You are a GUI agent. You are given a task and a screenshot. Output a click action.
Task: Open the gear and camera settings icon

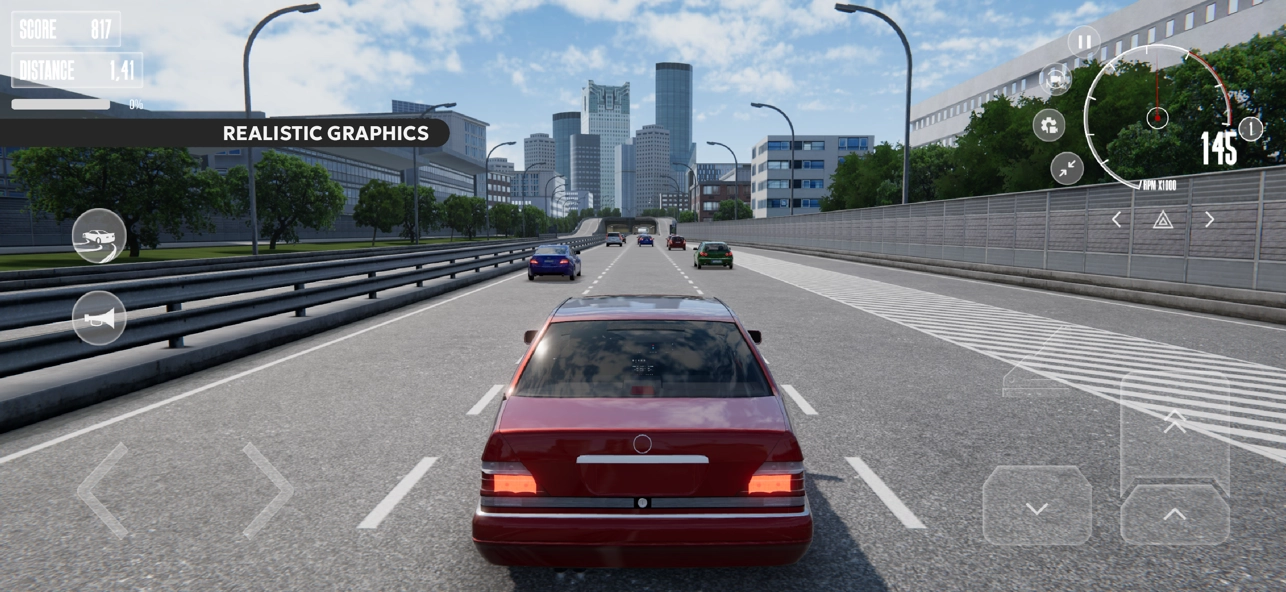[x=1049, y=125]
